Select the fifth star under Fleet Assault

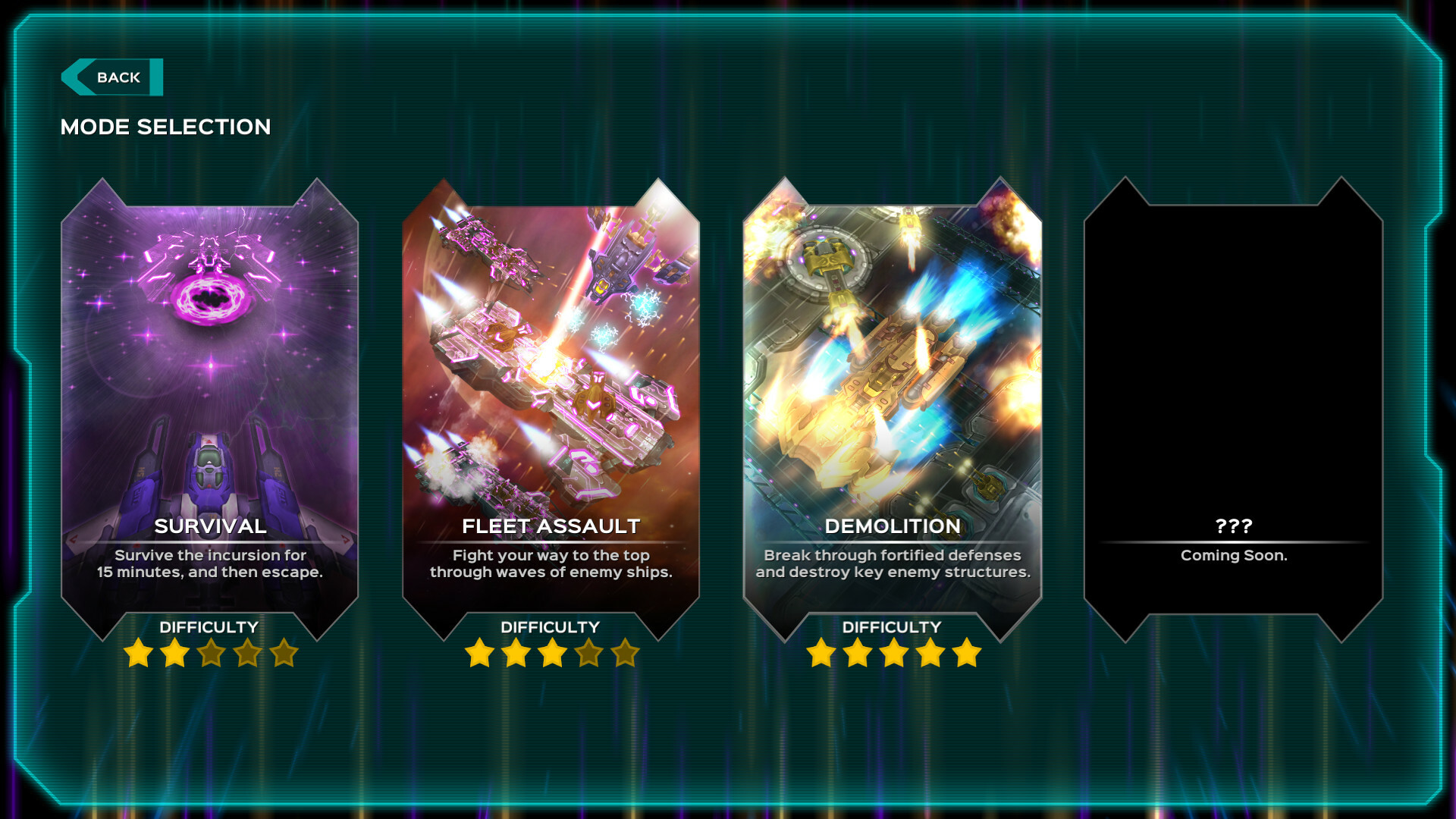pyautogui.click(x=626, y=653)
